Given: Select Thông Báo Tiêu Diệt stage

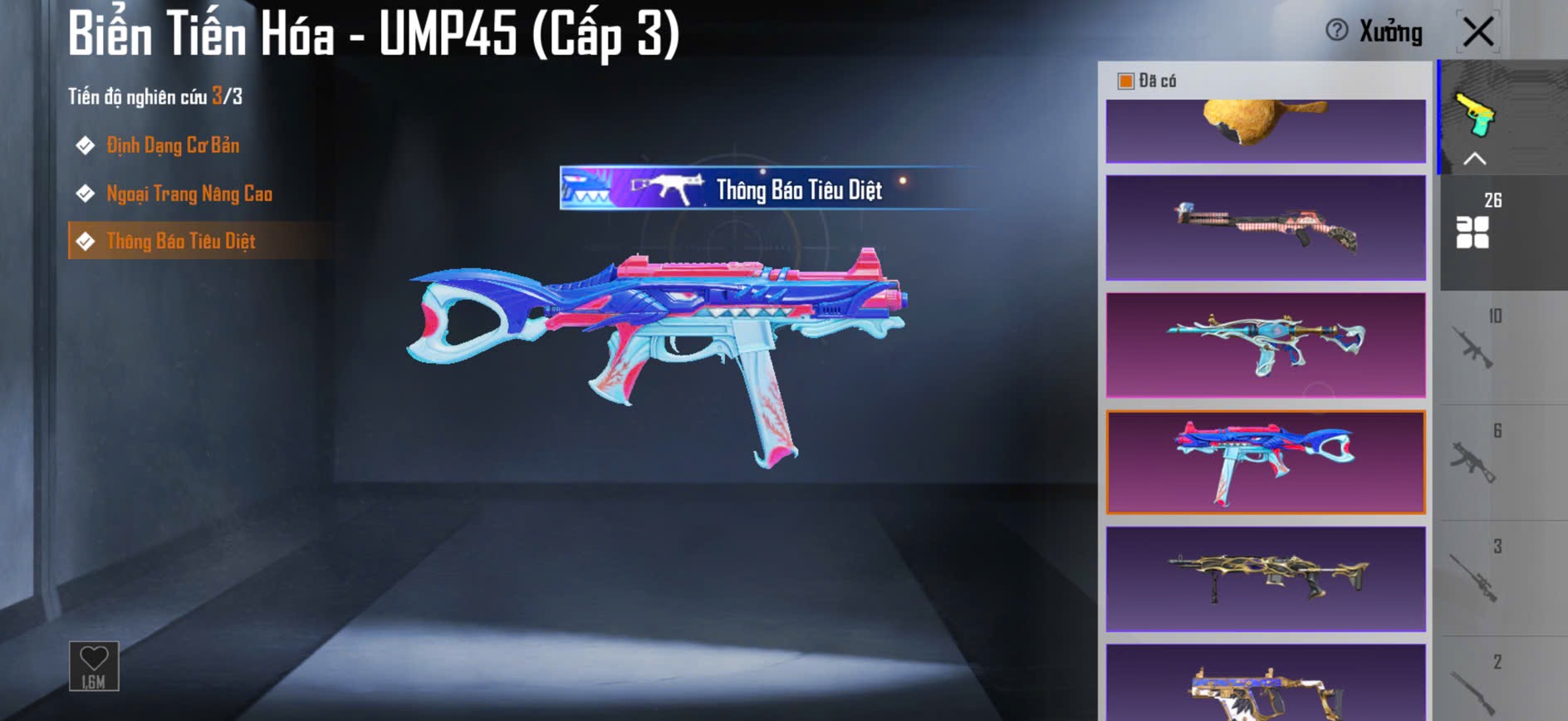Looking at the screenshot, I should click(180, 241).
